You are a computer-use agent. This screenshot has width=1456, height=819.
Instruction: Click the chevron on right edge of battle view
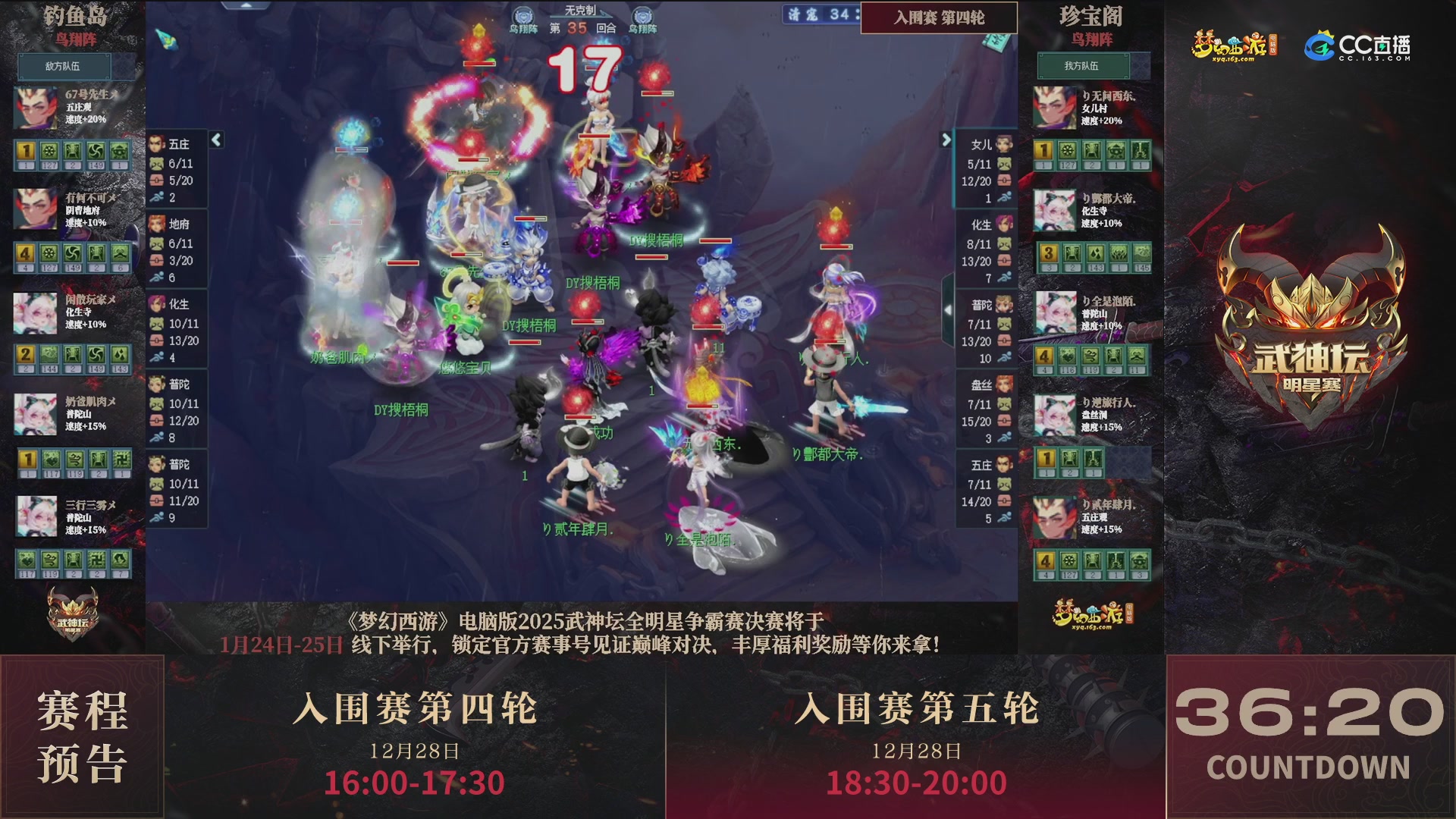(x=947, y=309)
